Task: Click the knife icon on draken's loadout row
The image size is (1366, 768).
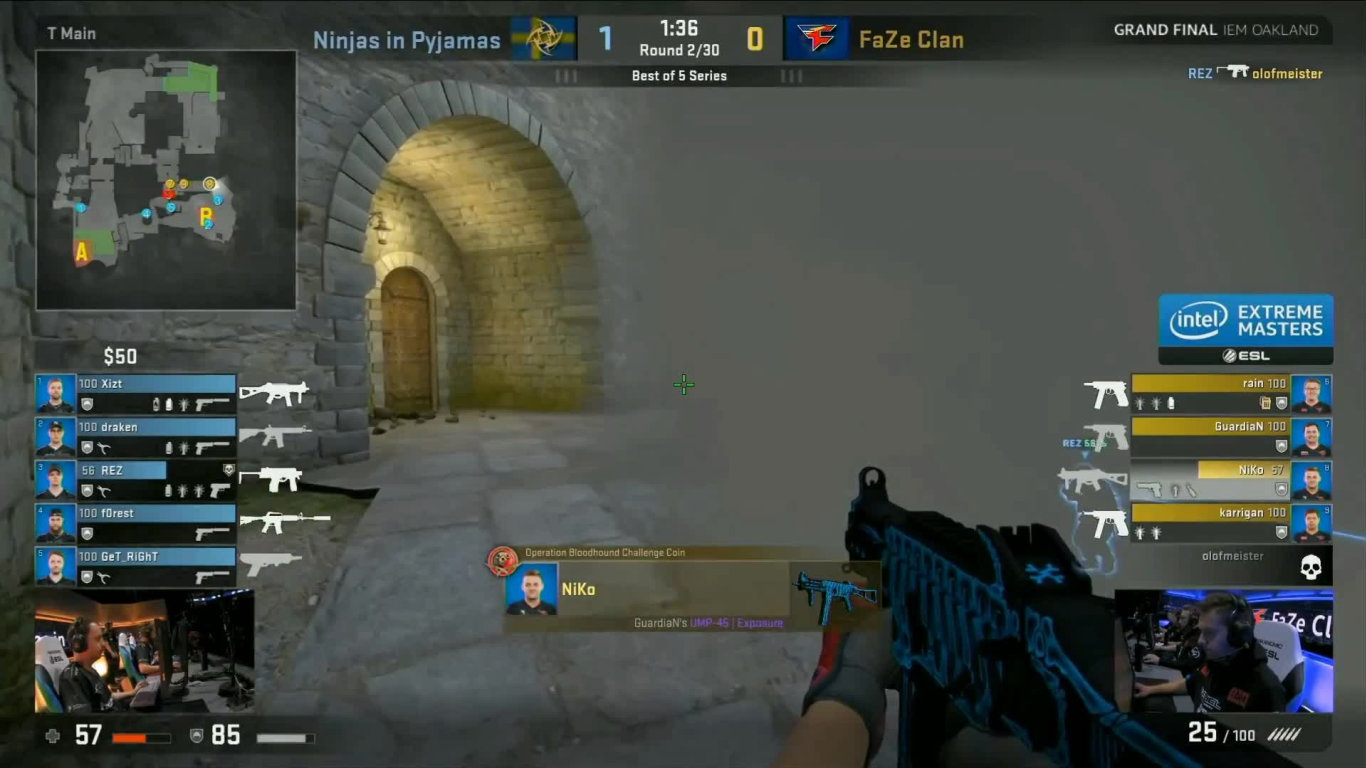Action: pyautogui.click(x=103, y=447)
